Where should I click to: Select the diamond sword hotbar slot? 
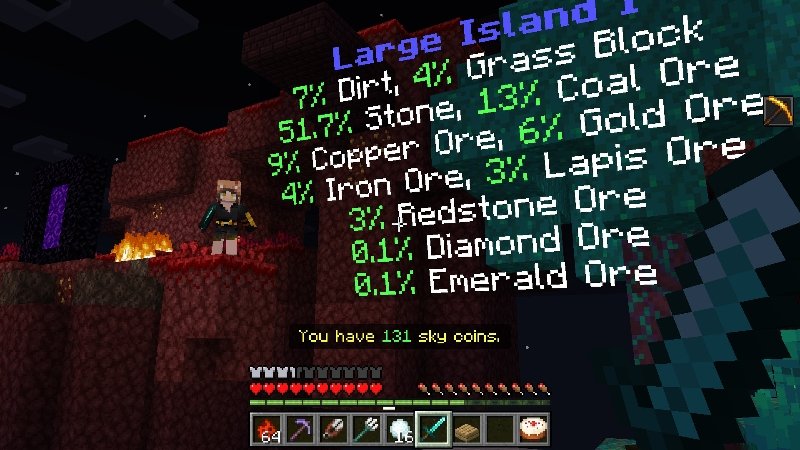coord(431,429)
